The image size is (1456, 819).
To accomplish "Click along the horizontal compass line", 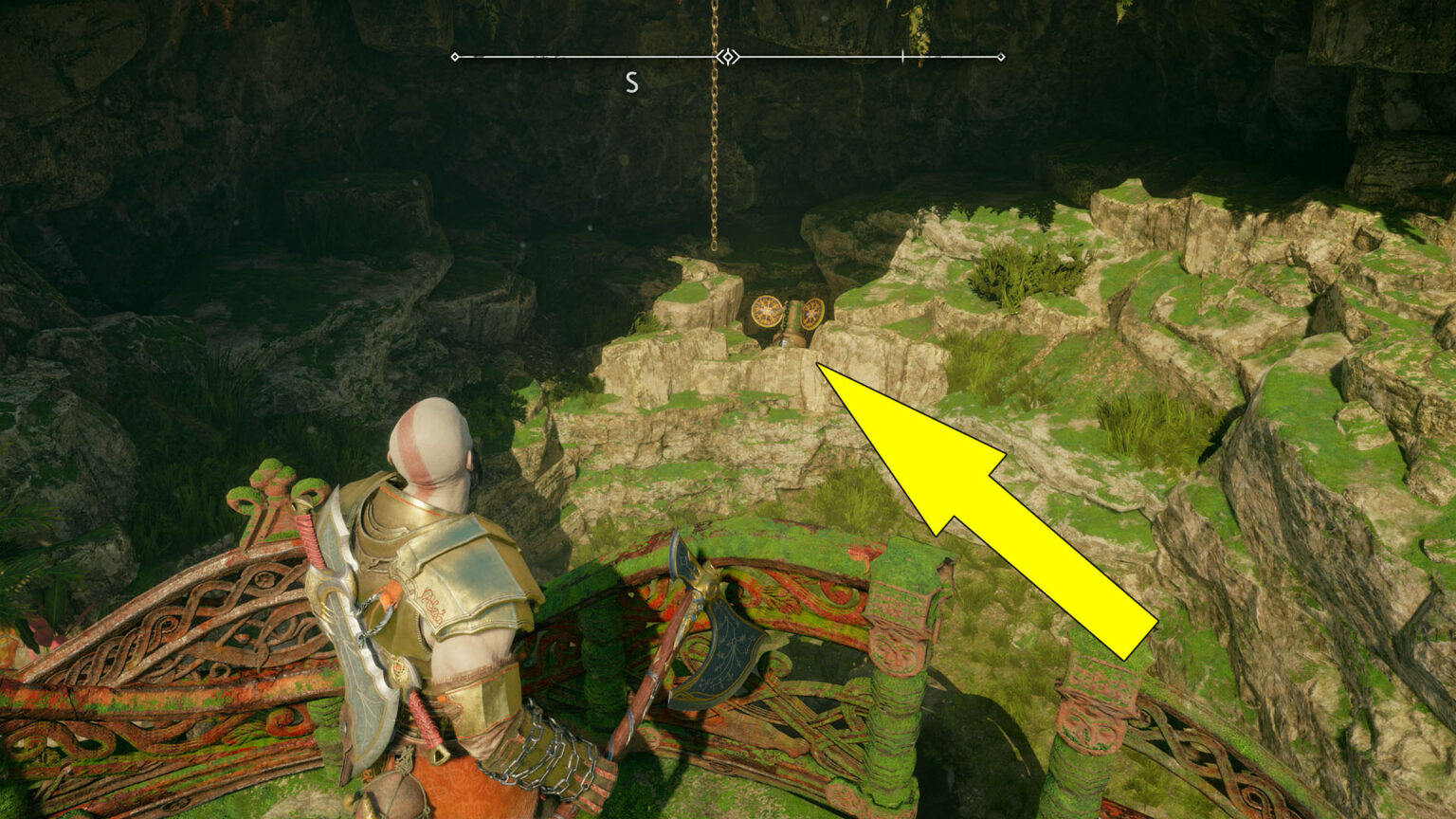I will 569,56.
